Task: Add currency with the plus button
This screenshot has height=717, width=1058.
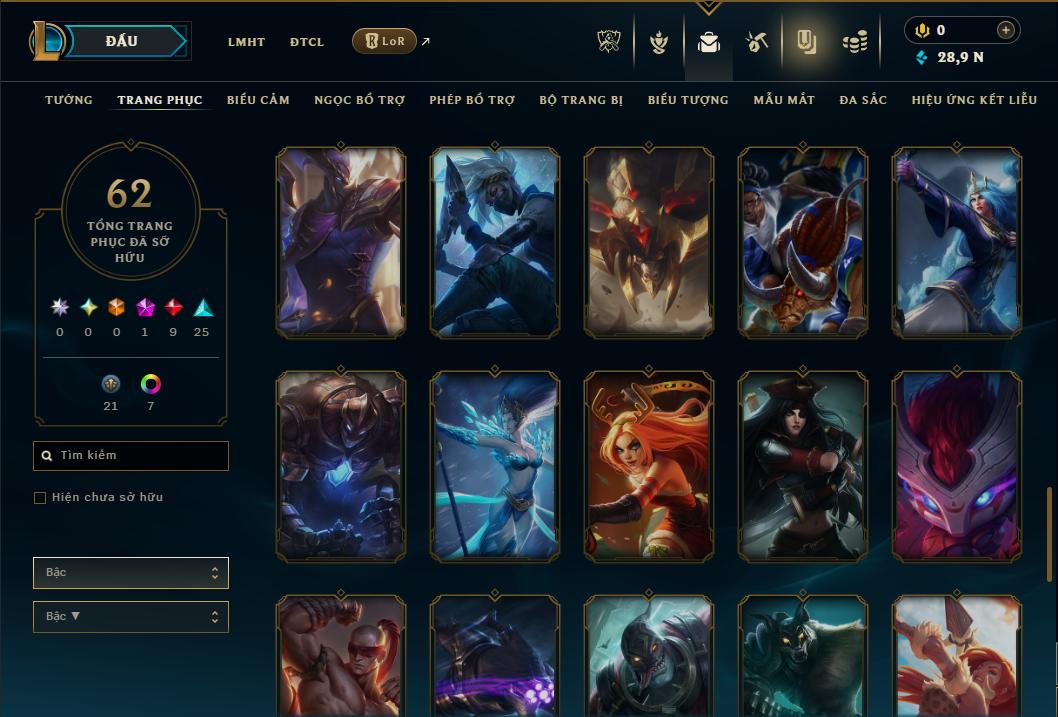Action: tap(1006, 30)
